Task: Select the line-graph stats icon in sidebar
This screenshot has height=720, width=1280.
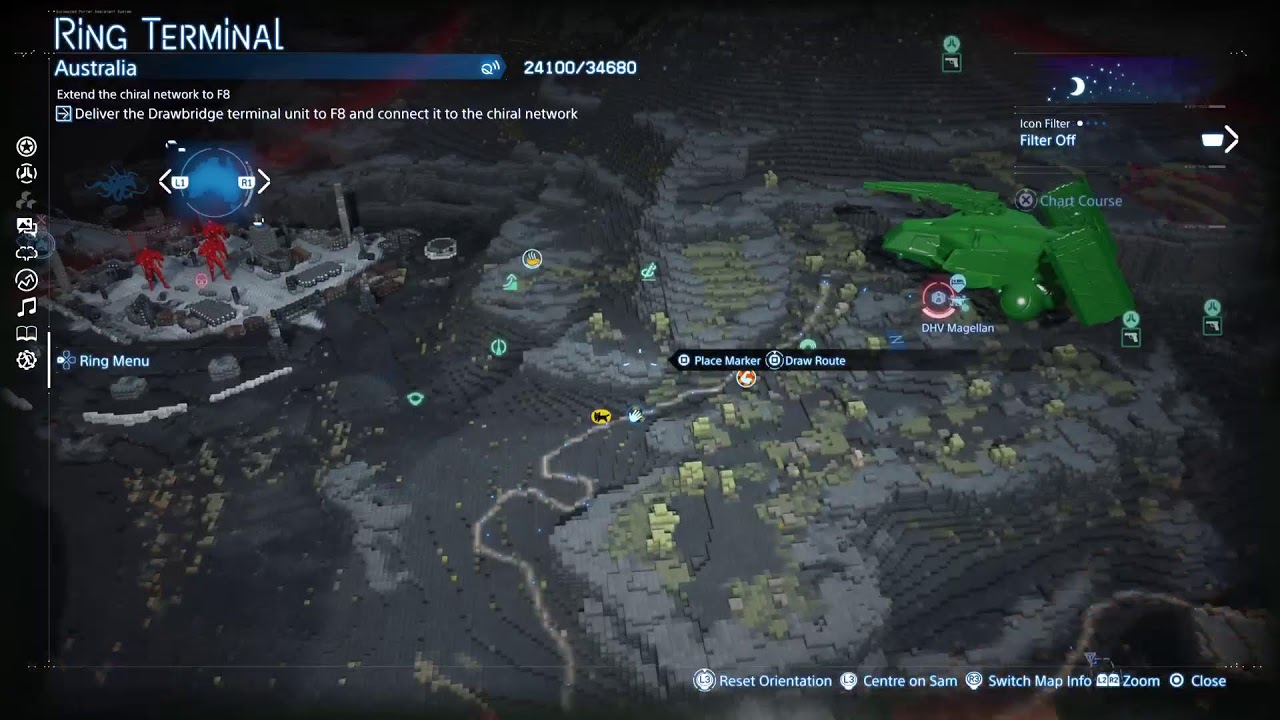Action: pyautogui.click(x=27, y=281)
